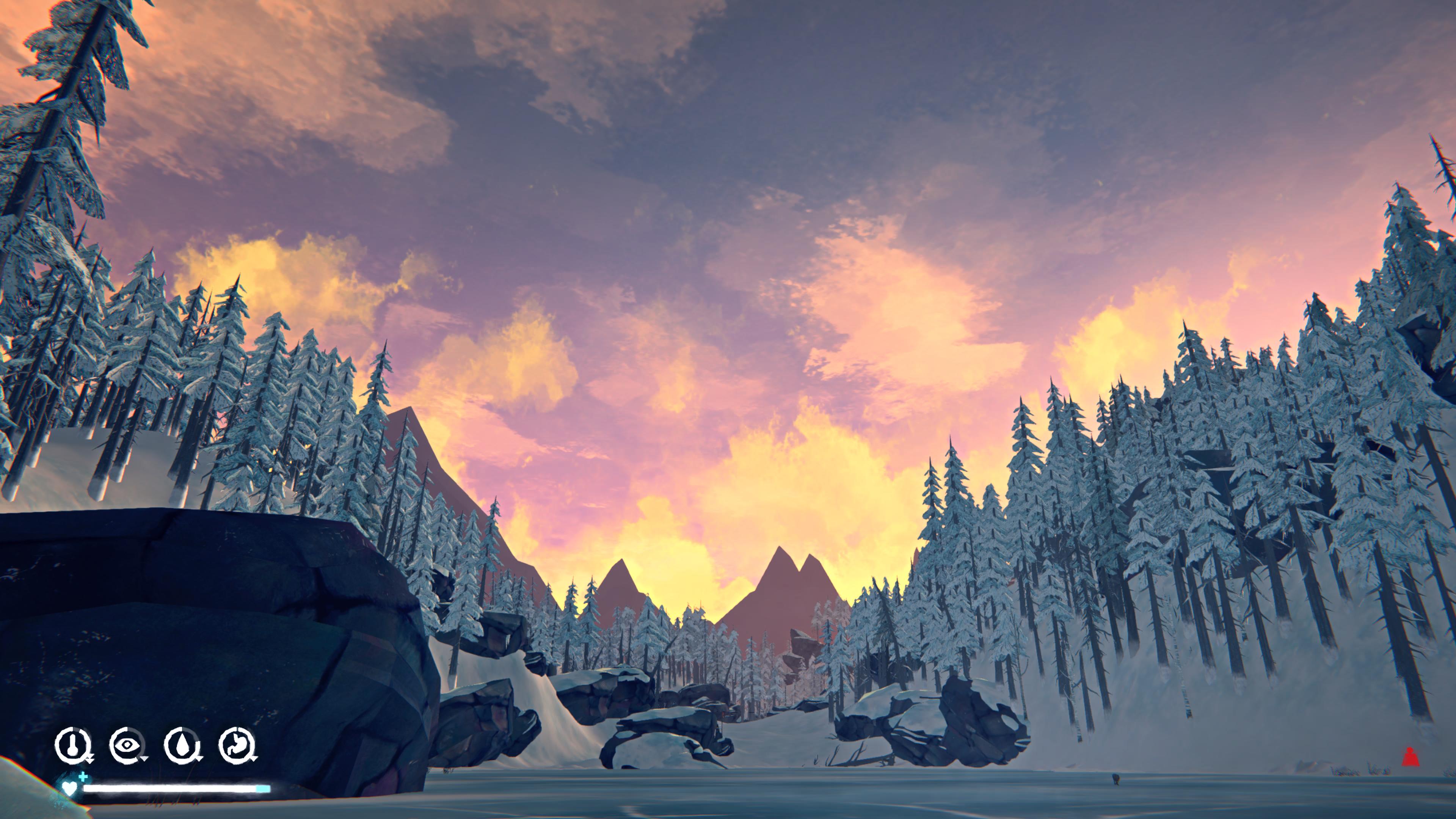
Task: Click the stomach-shaped hunger meter icon
Action: (x=237, y=745)
